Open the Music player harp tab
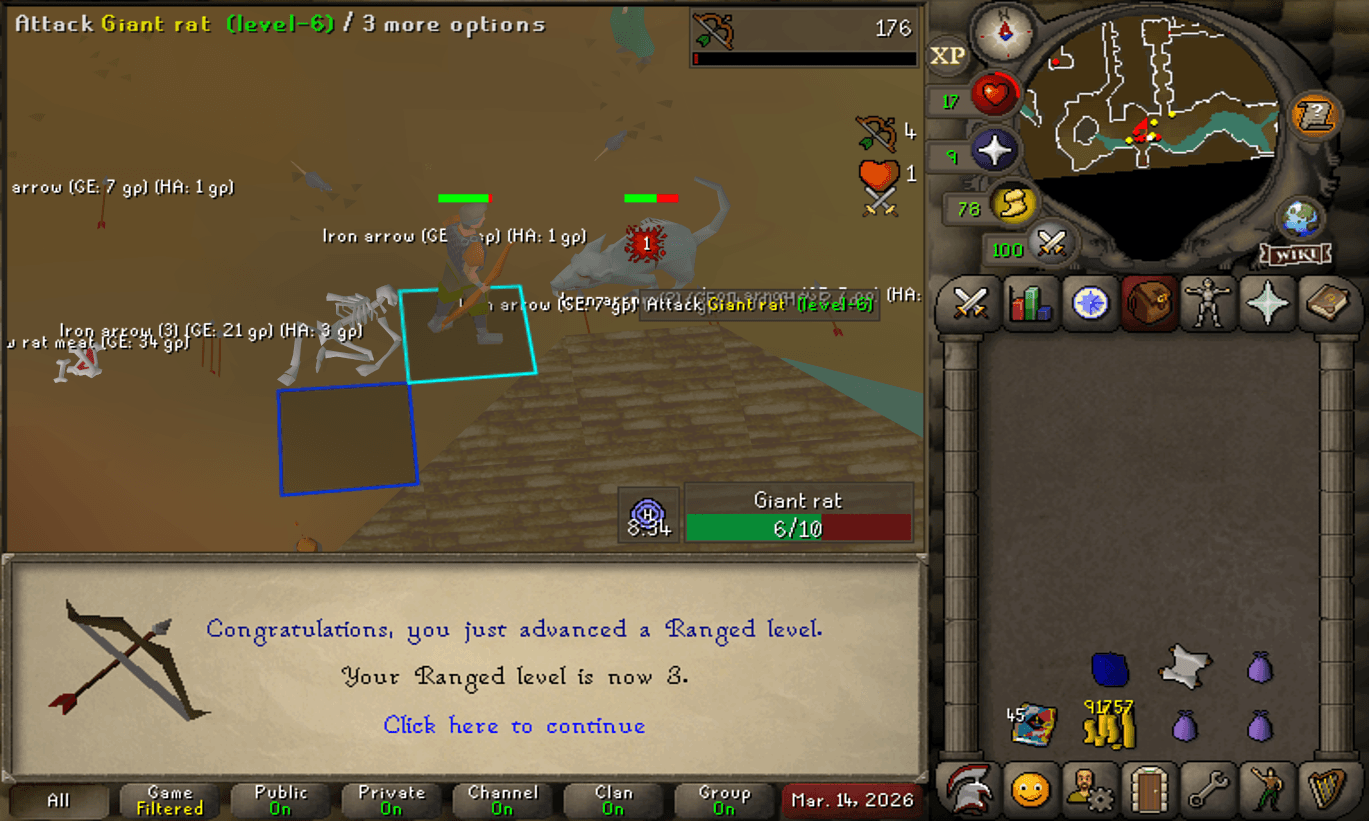This screenshot has height=821, width=1369. pos(1325,790)
